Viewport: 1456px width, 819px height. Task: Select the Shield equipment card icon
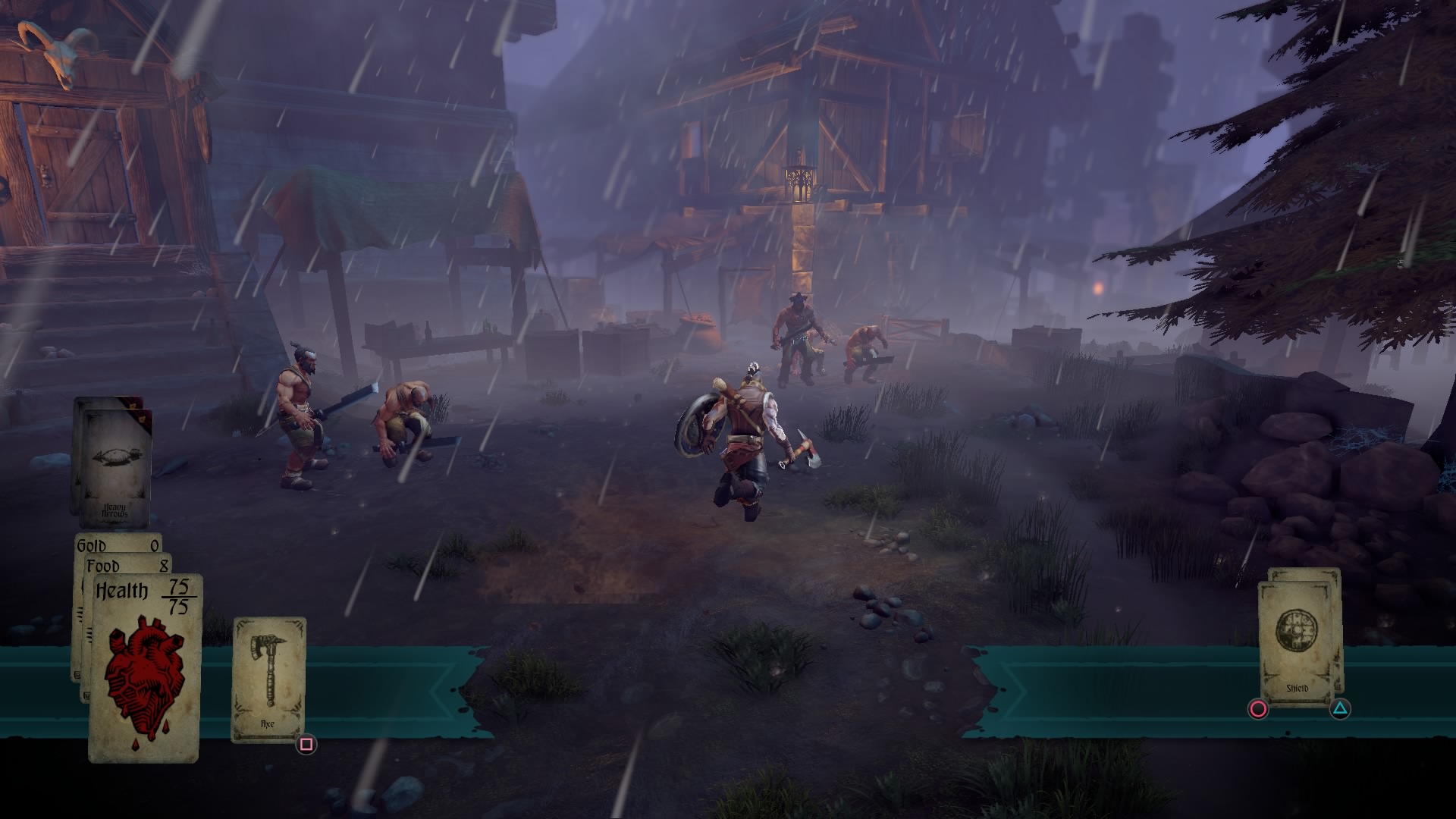(1295, 630)
